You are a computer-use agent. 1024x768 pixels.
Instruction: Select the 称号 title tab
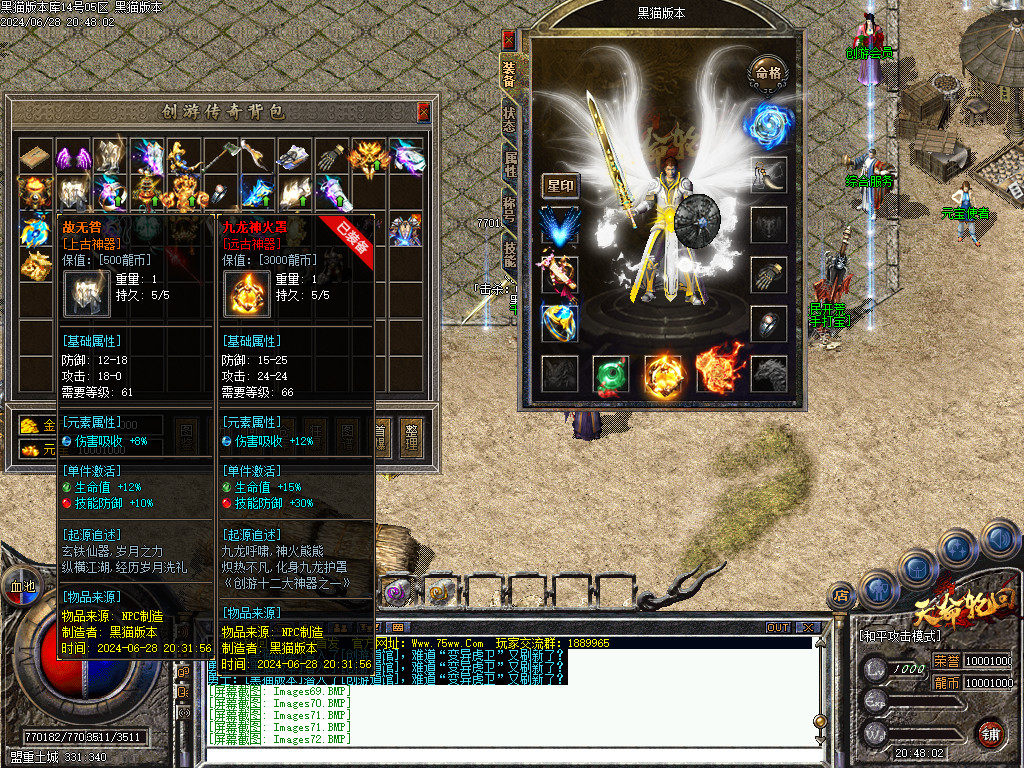[509, 208]
